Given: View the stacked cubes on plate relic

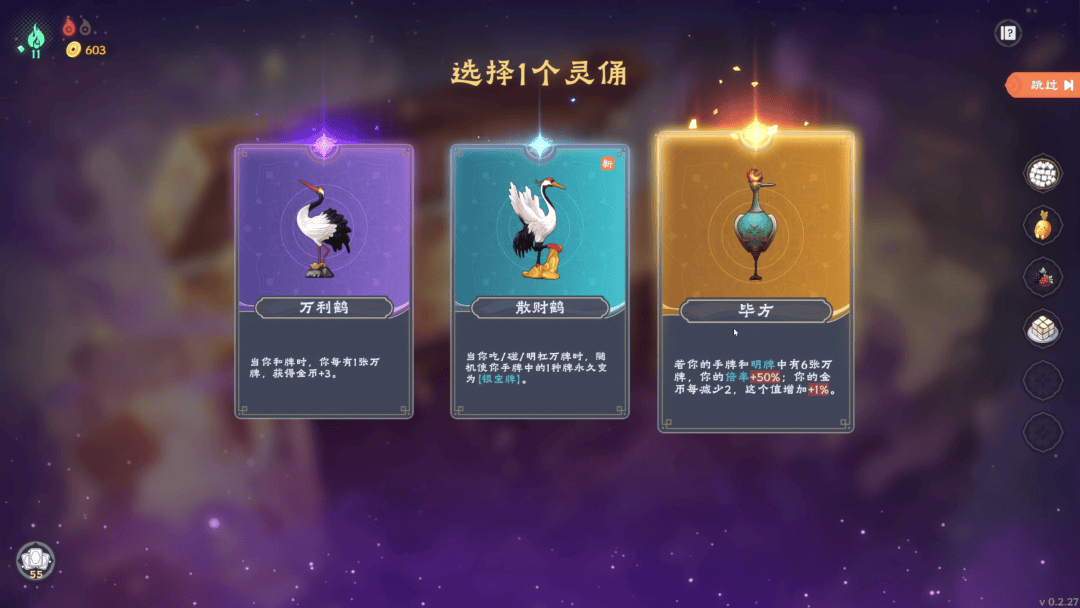Looking at the screenshot, I should [1042, 328].
